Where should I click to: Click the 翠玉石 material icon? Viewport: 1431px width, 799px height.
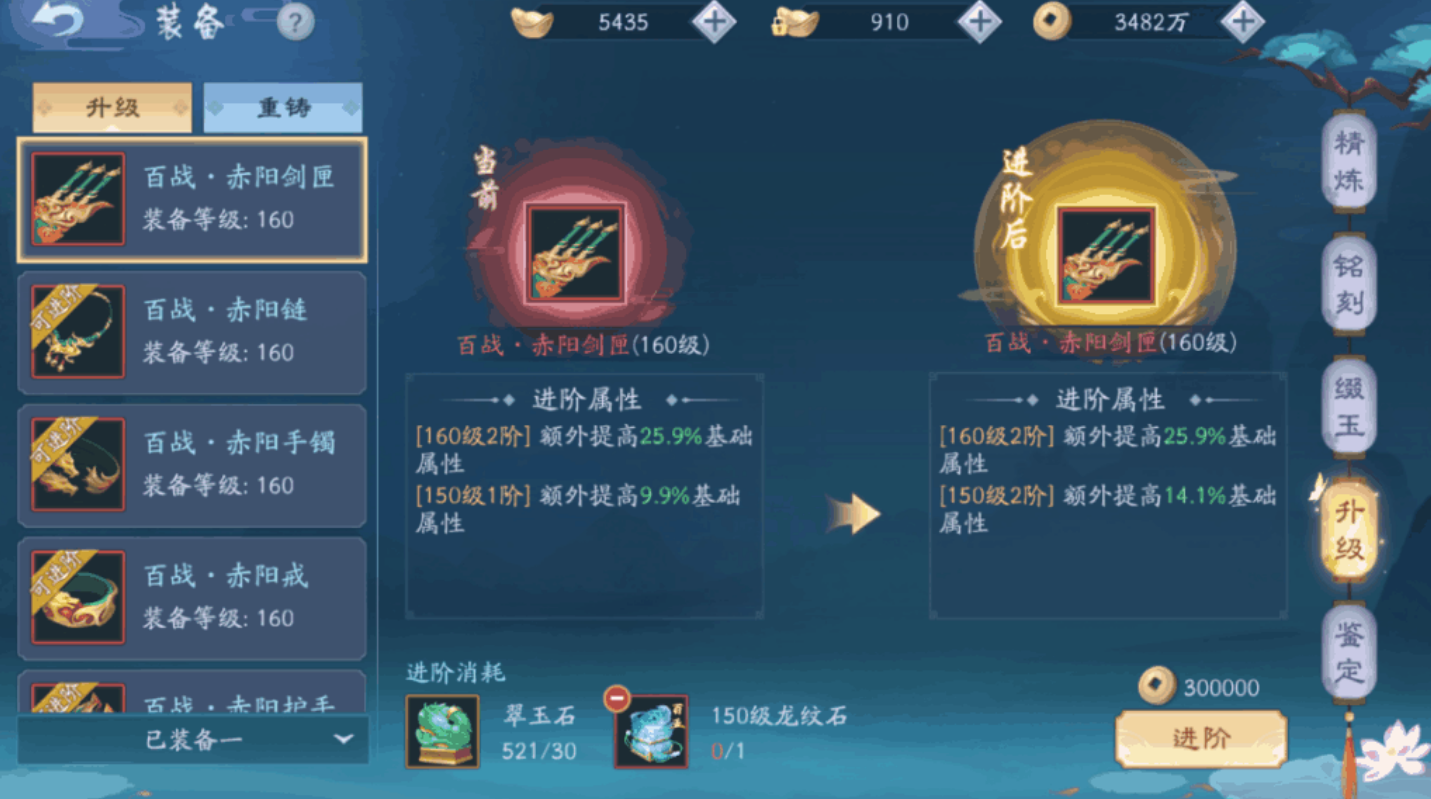coord(441,731)
